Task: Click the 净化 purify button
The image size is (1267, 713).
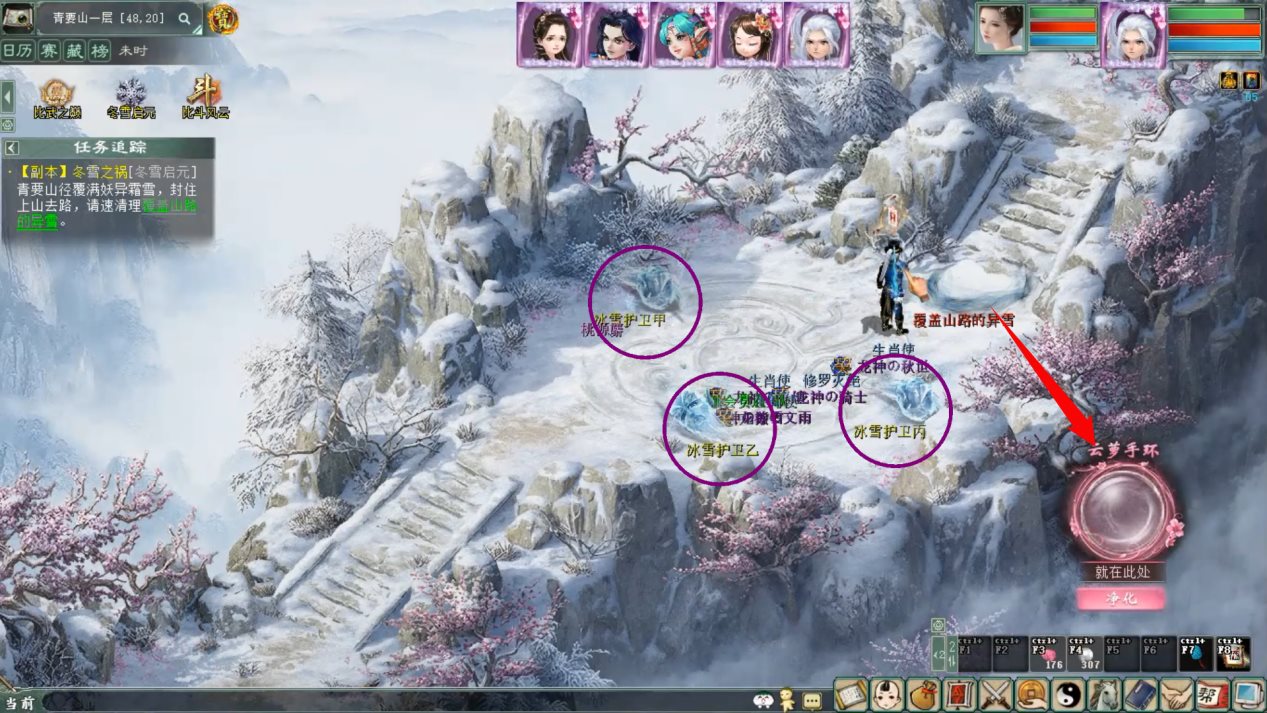Action: pyautogui.click(x=1120, y=598)
